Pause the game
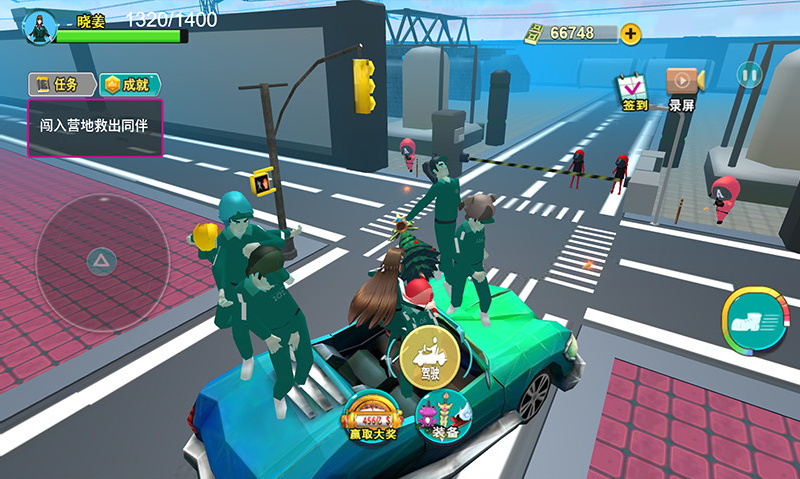This screenshot has width=800, height=479. (x=749, y=74)
